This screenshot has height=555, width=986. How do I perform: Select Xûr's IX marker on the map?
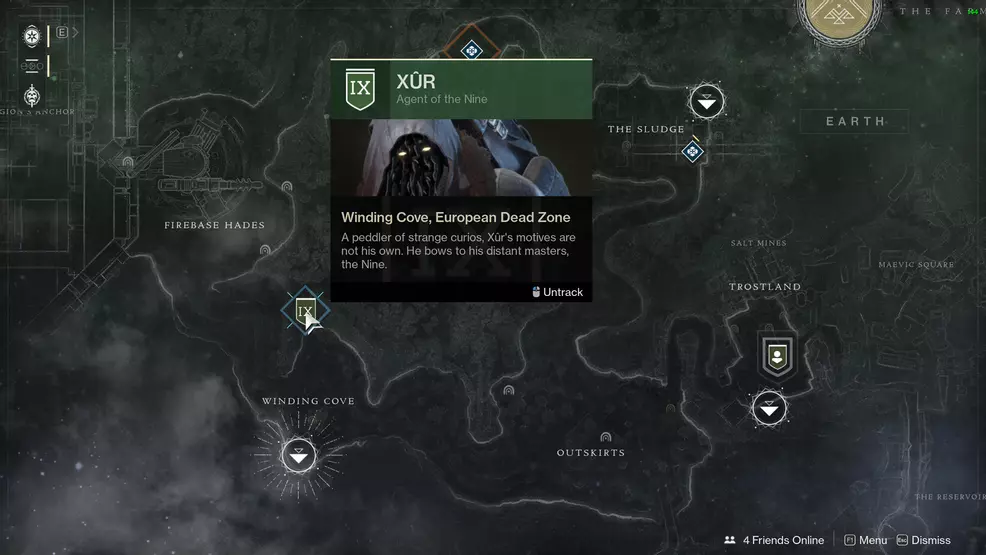pyautogui.click(x=305, y=312)
